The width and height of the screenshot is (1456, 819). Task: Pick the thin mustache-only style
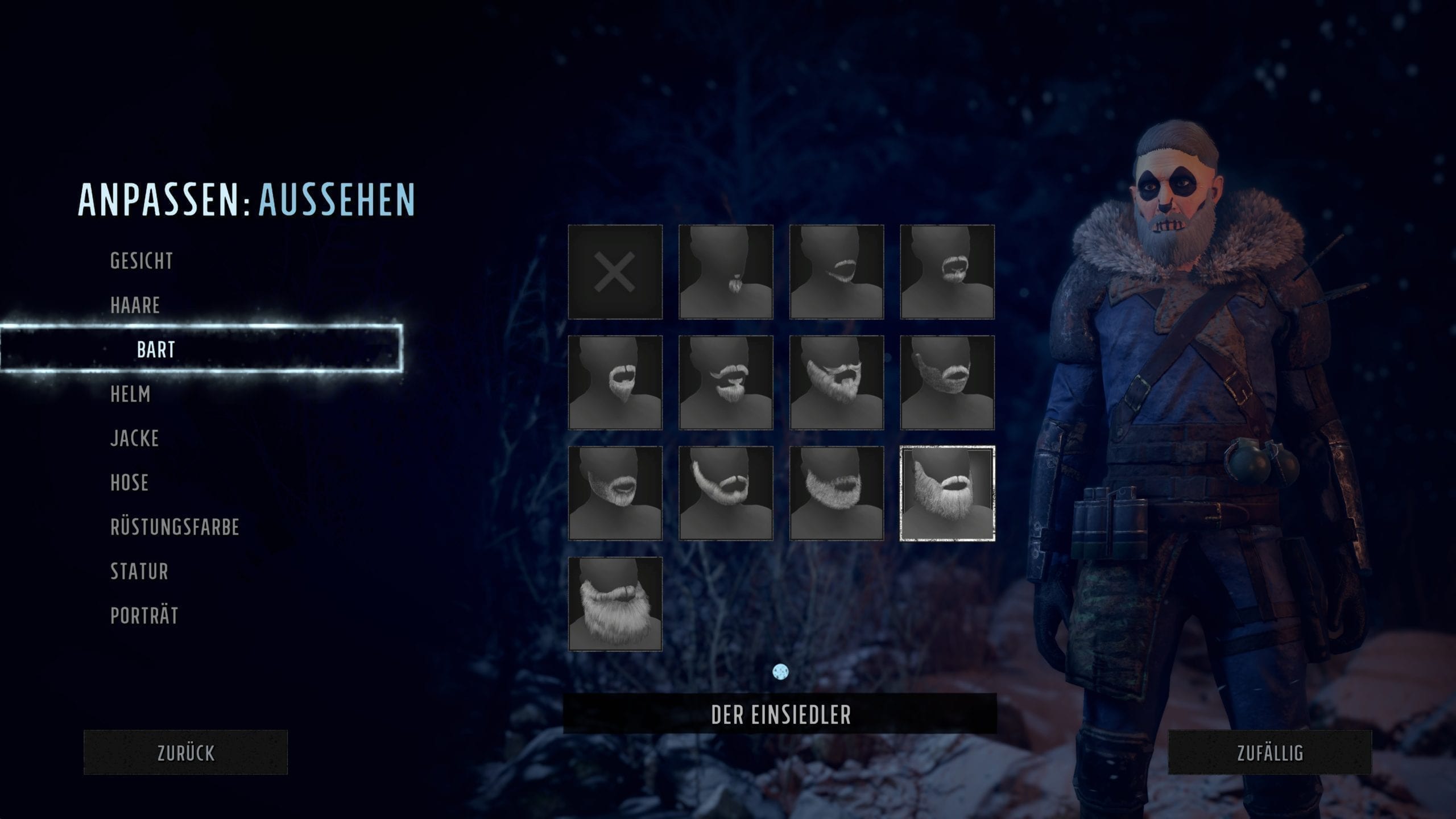click(836, 272)
